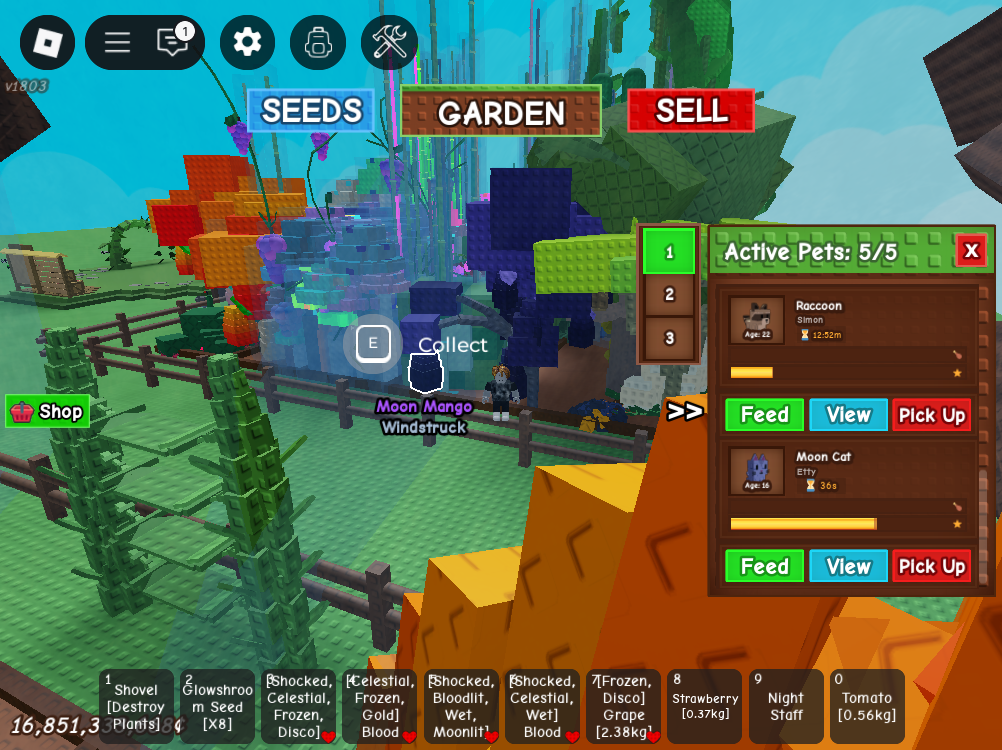1002x750 pixels.
Task: Select the Shovel hotbar slot
Action: tap(136, 706)
